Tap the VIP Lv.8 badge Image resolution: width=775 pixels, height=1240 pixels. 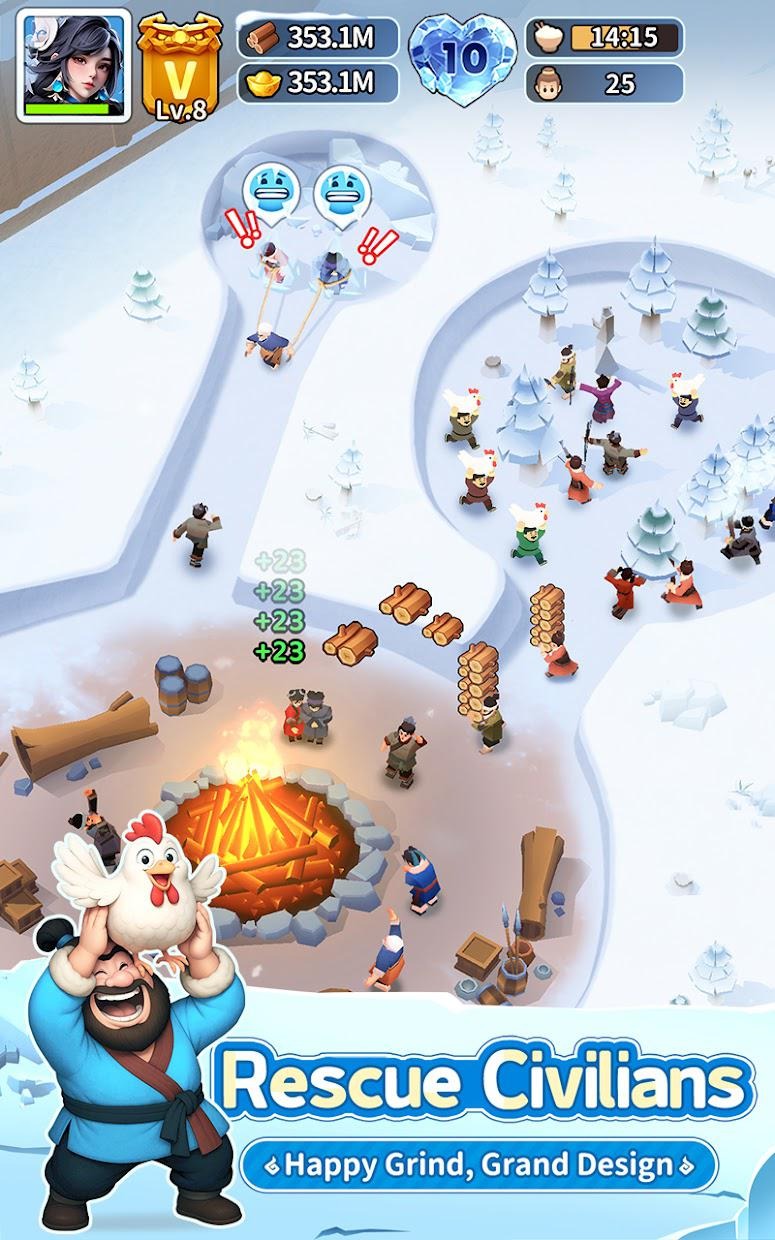pyautogui.click(x=181, y=66)
